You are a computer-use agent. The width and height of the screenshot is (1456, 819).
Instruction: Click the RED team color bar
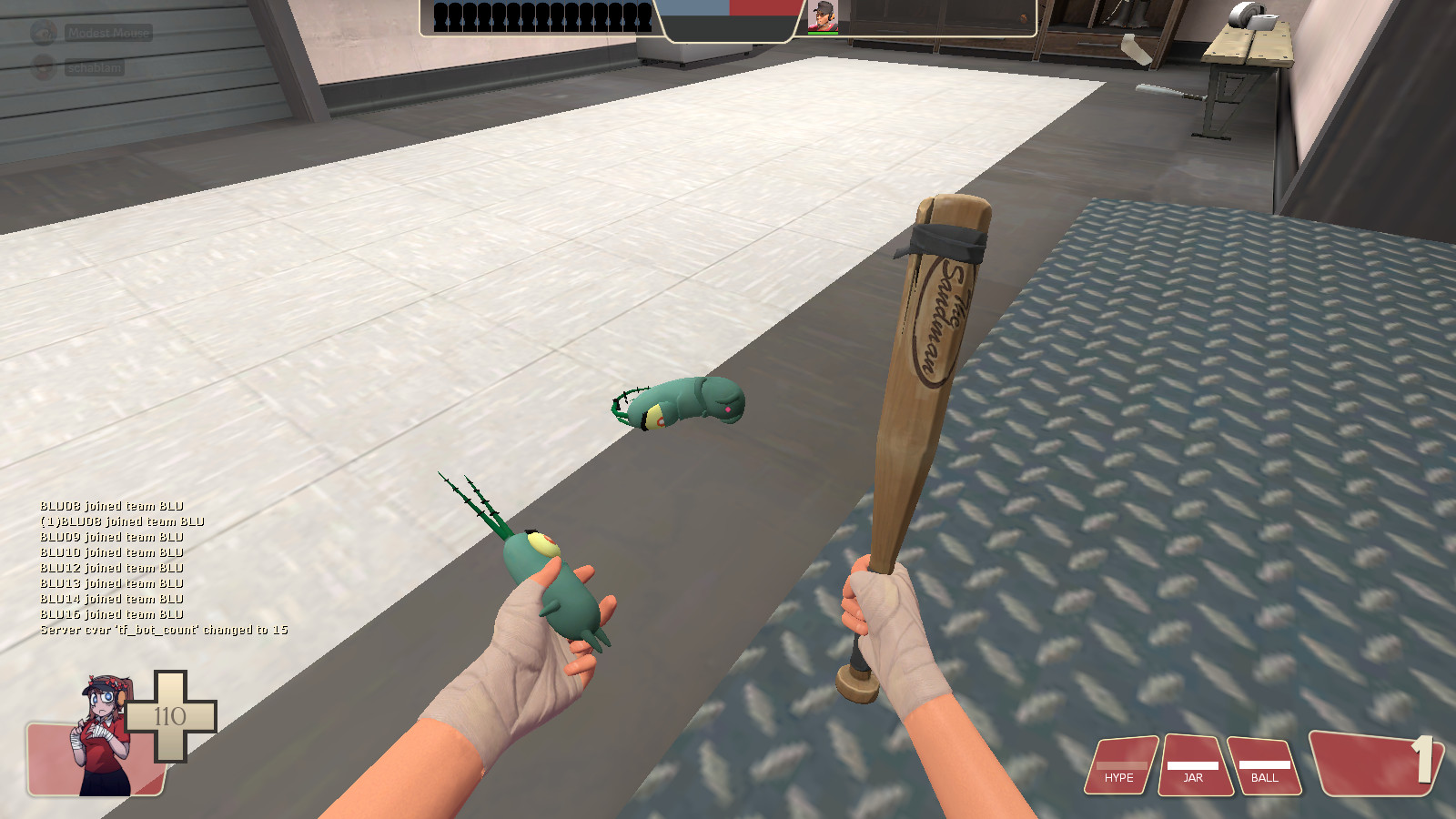(x=763, y=9)
